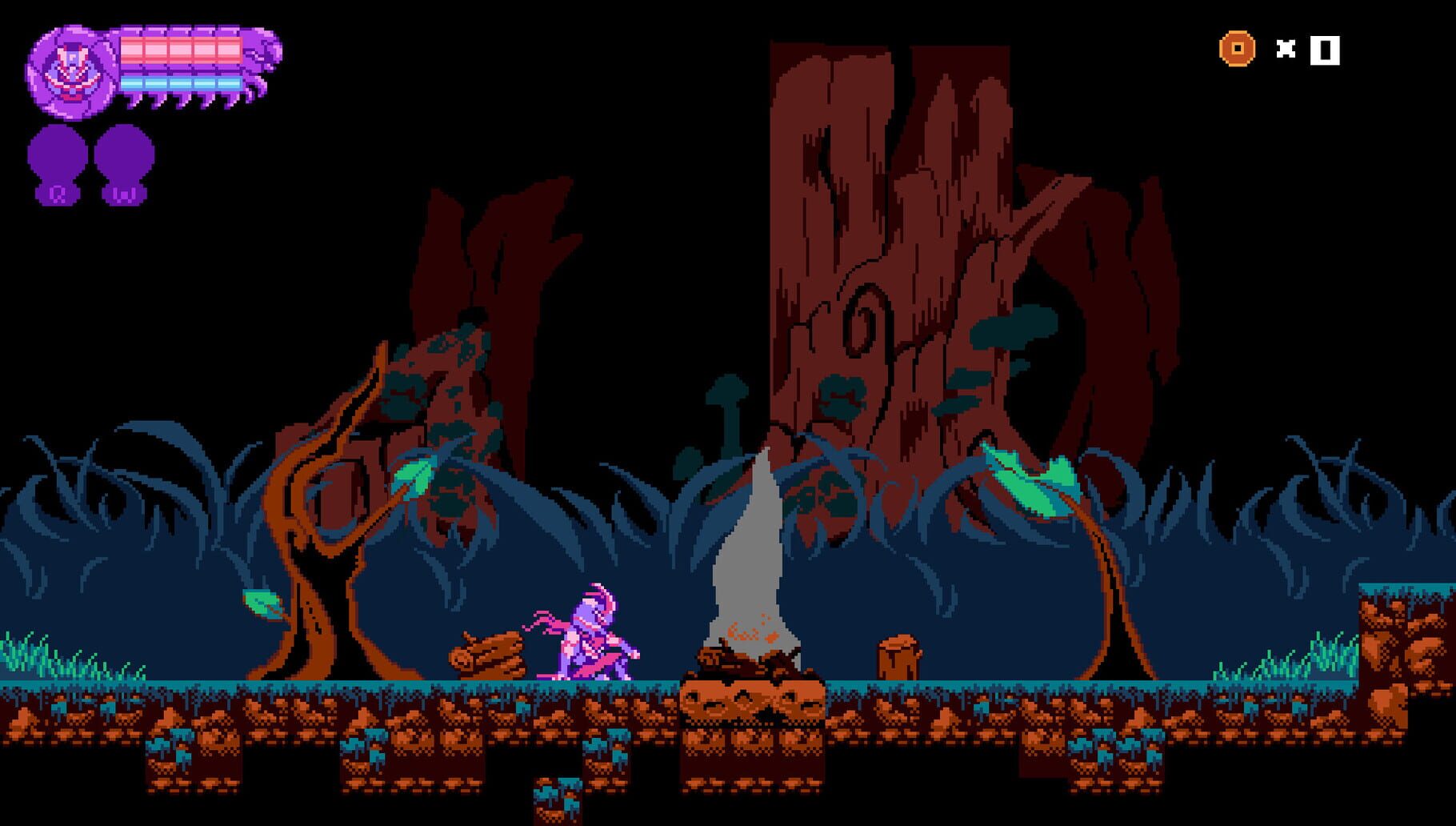Click the orange coin icon in the top-right
Screen dimensions: 1456x826
(x=1236, y=50)
